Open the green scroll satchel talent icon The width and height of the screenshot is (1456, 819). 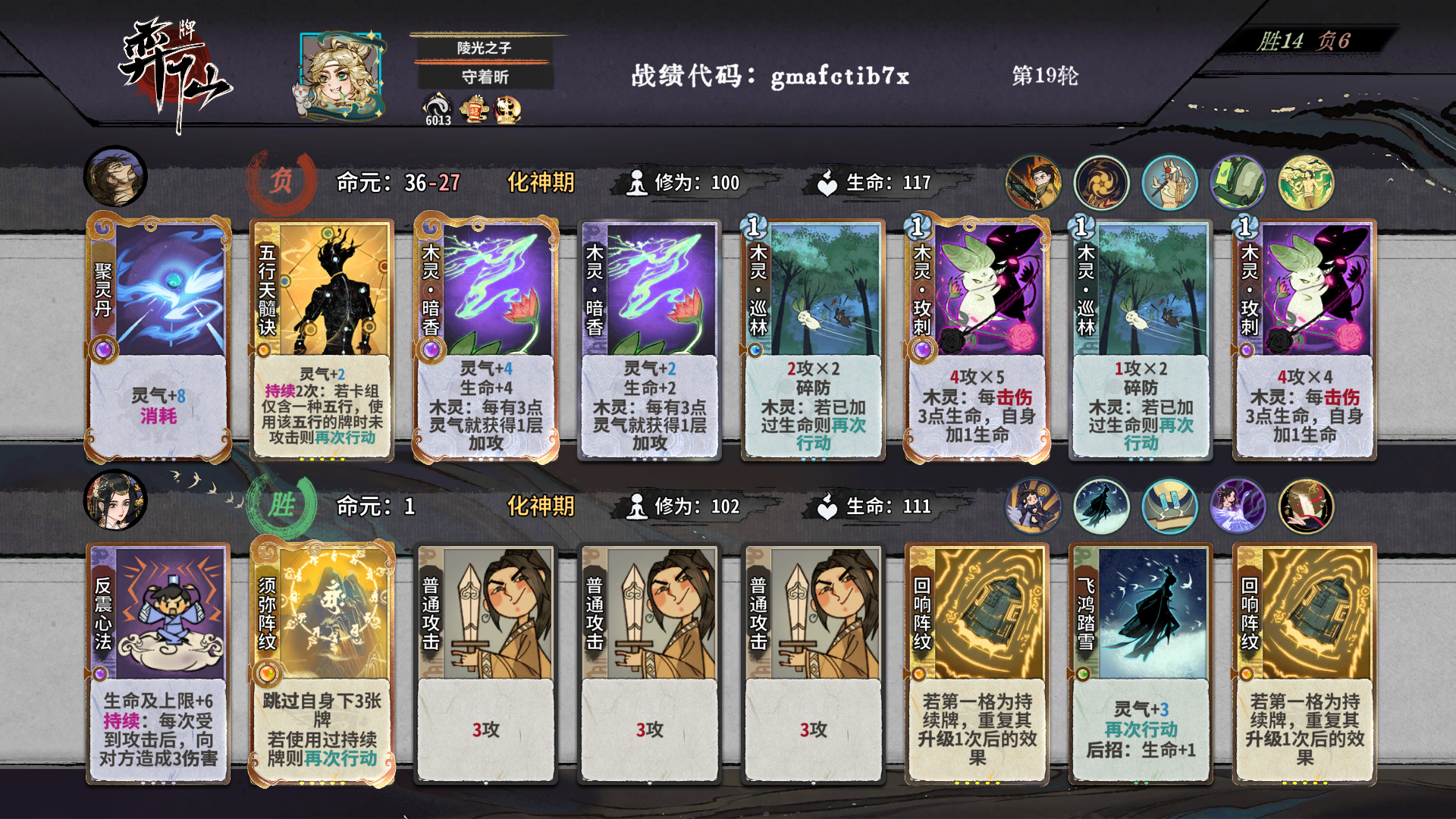(1239, 182)
